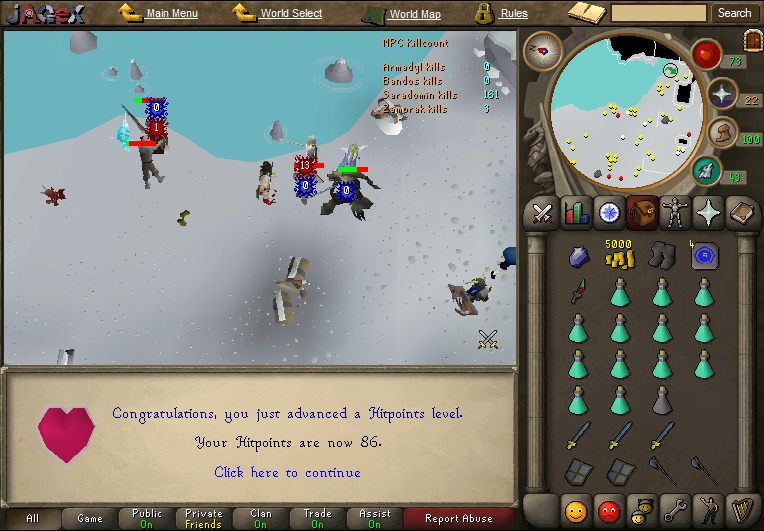Open the Main Menu
This screenshot has width=764, height=531.
coord(171,13)
